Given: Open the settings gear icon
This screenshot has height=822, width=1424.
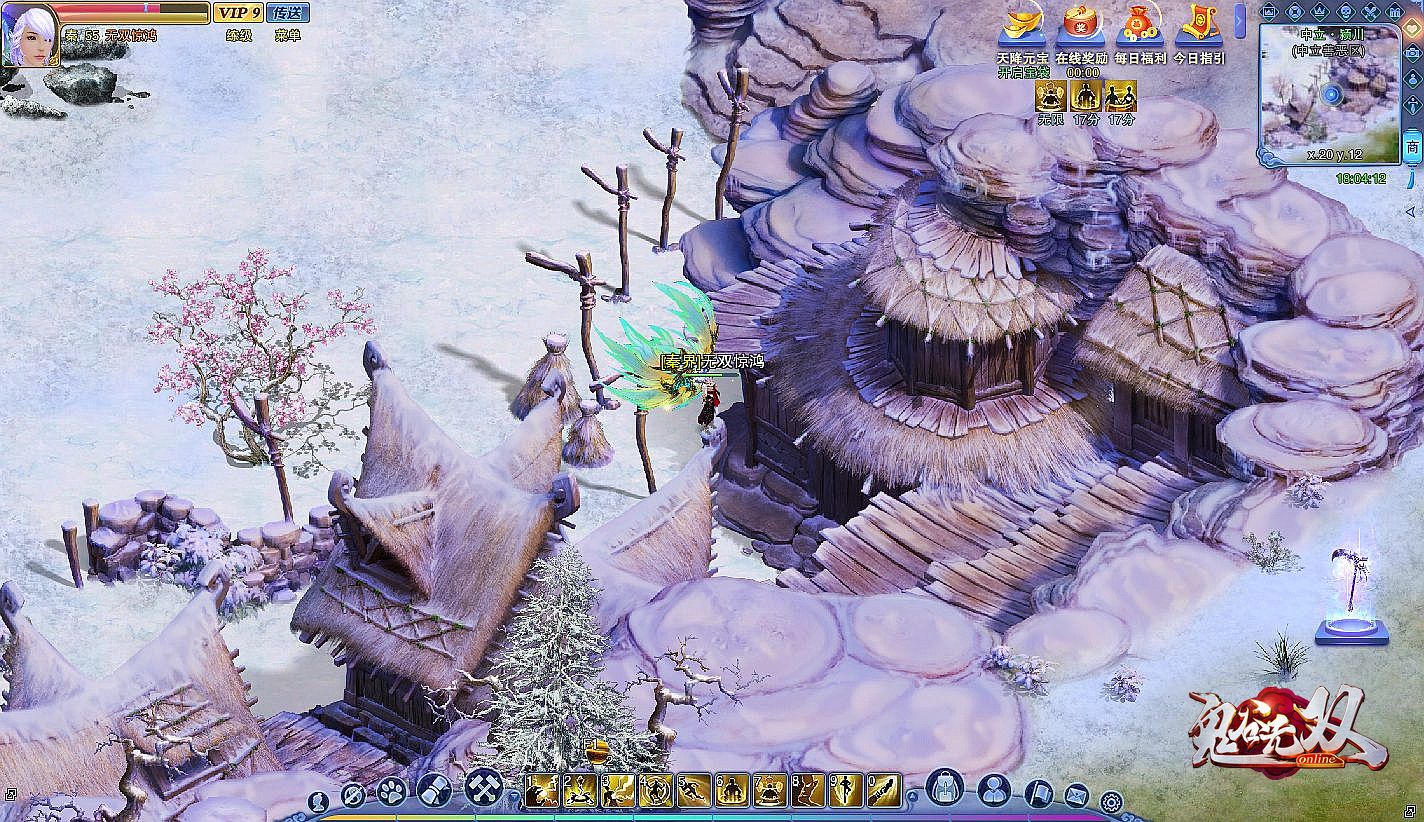Looking at the screenshot, I should coord(1111,800).
